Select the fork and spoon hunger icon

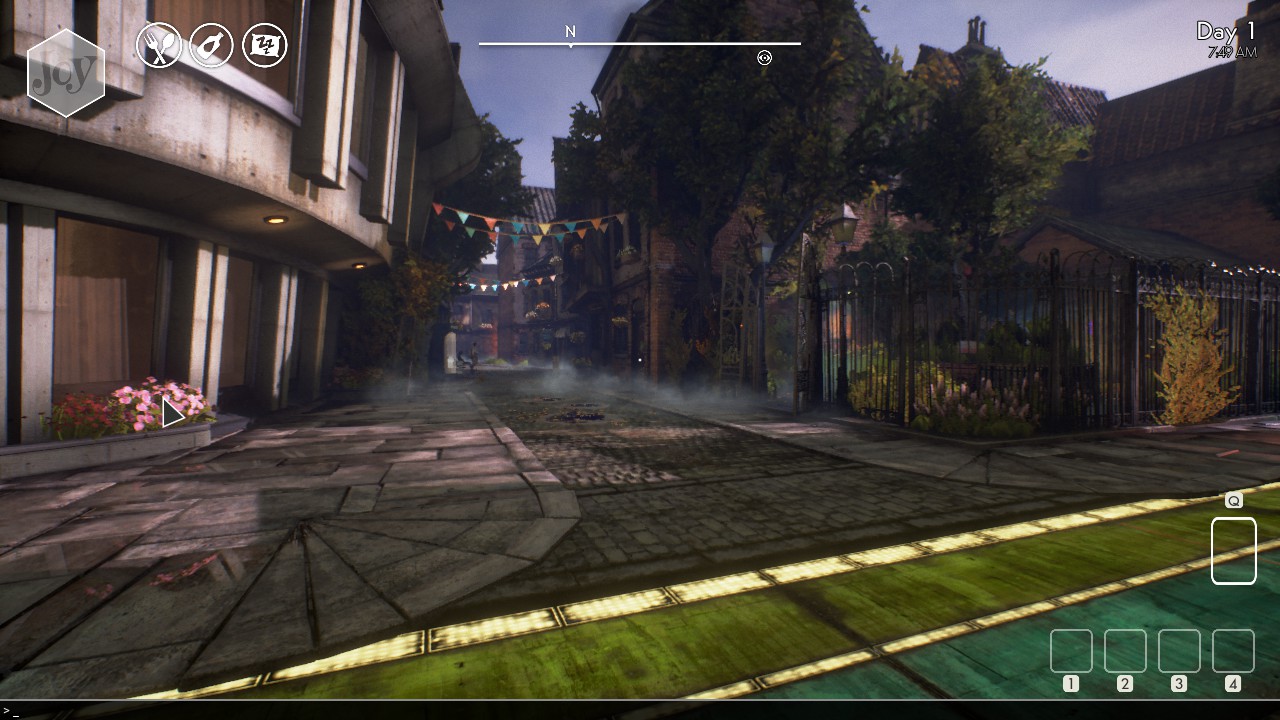click(x=159, y=45)
